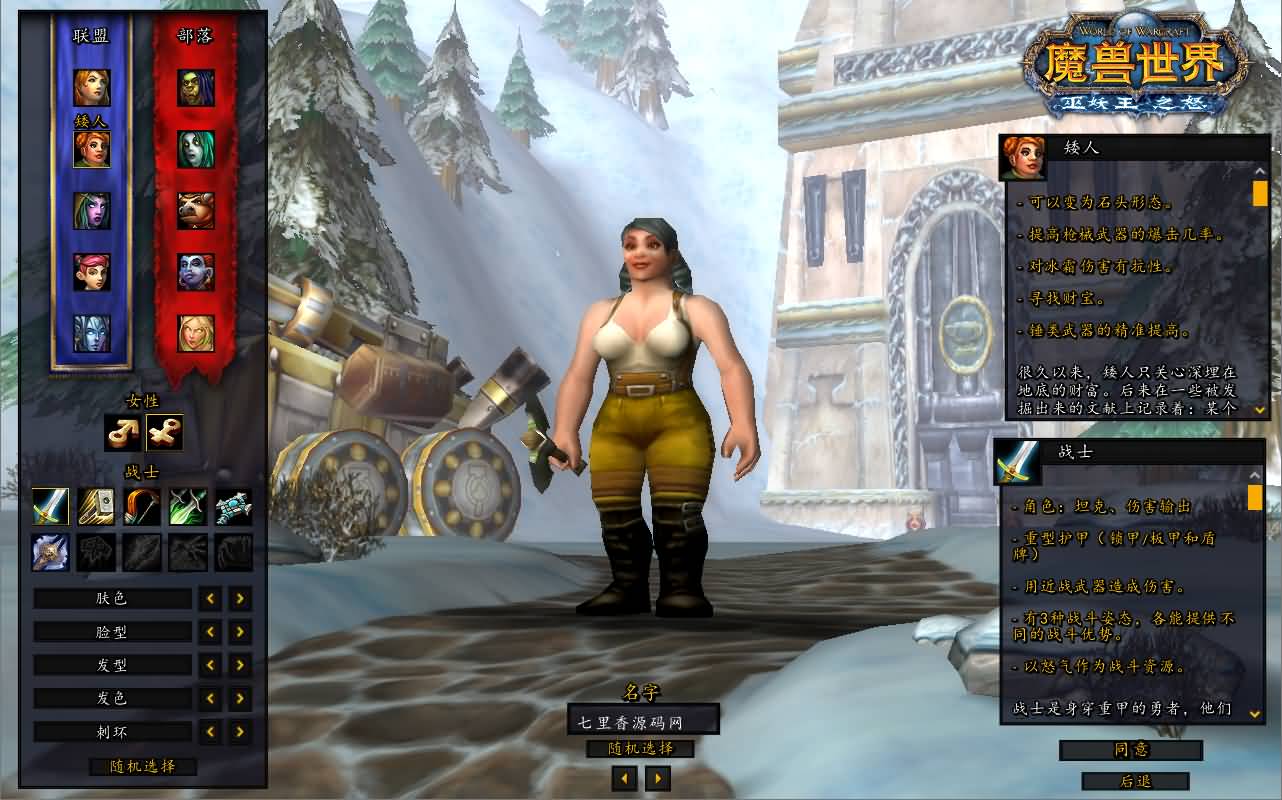The image size is (1282, 800).
Task: Advance 发型 hairstyle to next option
Action: 240,665
